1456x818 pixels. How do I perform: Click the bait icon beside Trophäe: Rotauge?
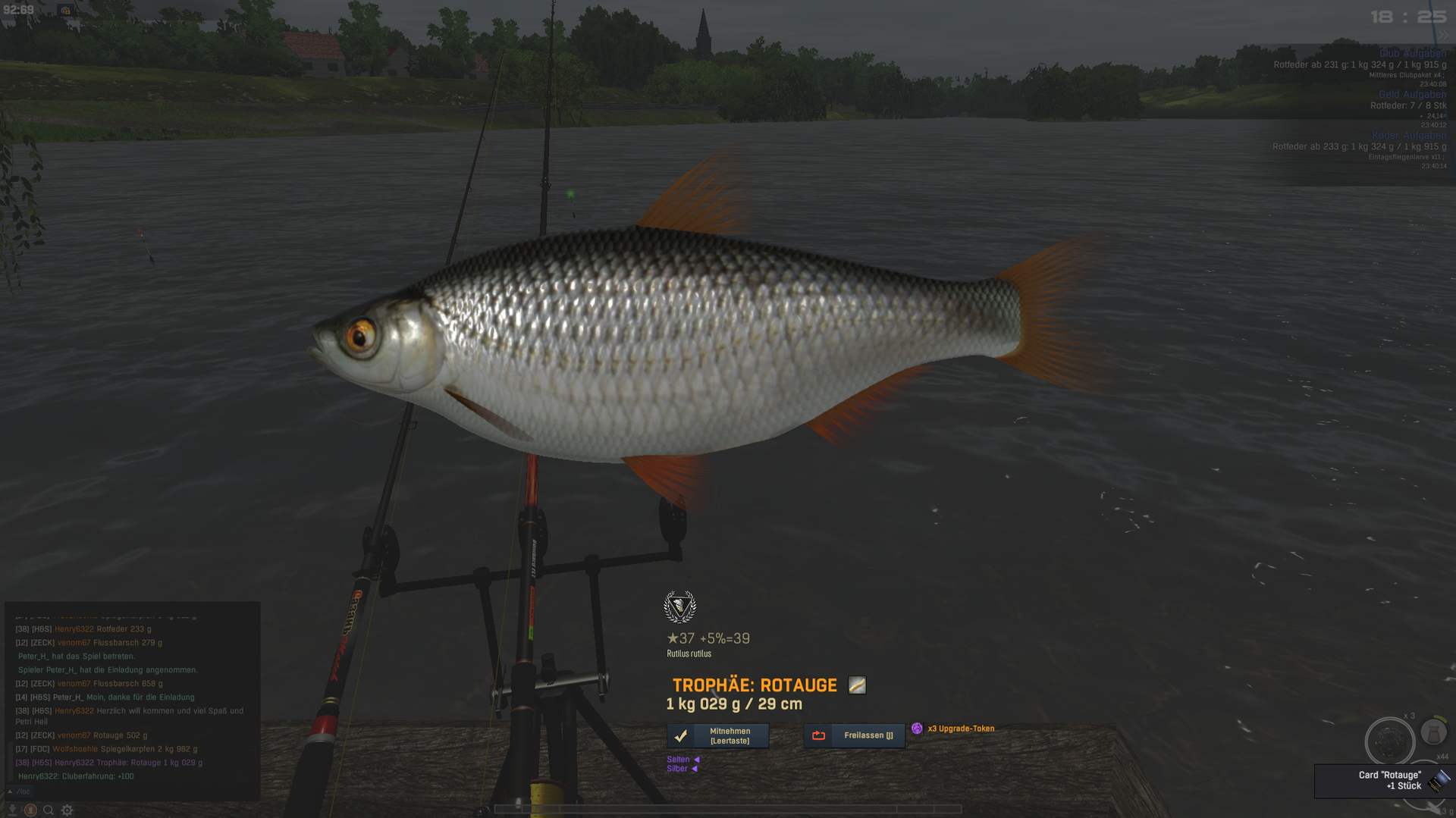(x=857, y=685)
